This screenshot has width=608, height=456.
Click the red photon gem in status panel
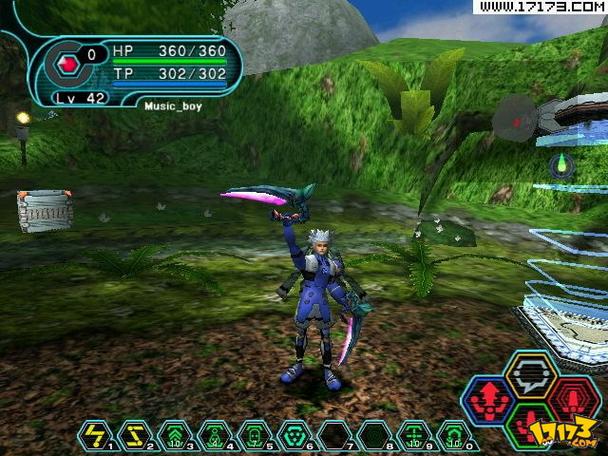click(69, 66)
